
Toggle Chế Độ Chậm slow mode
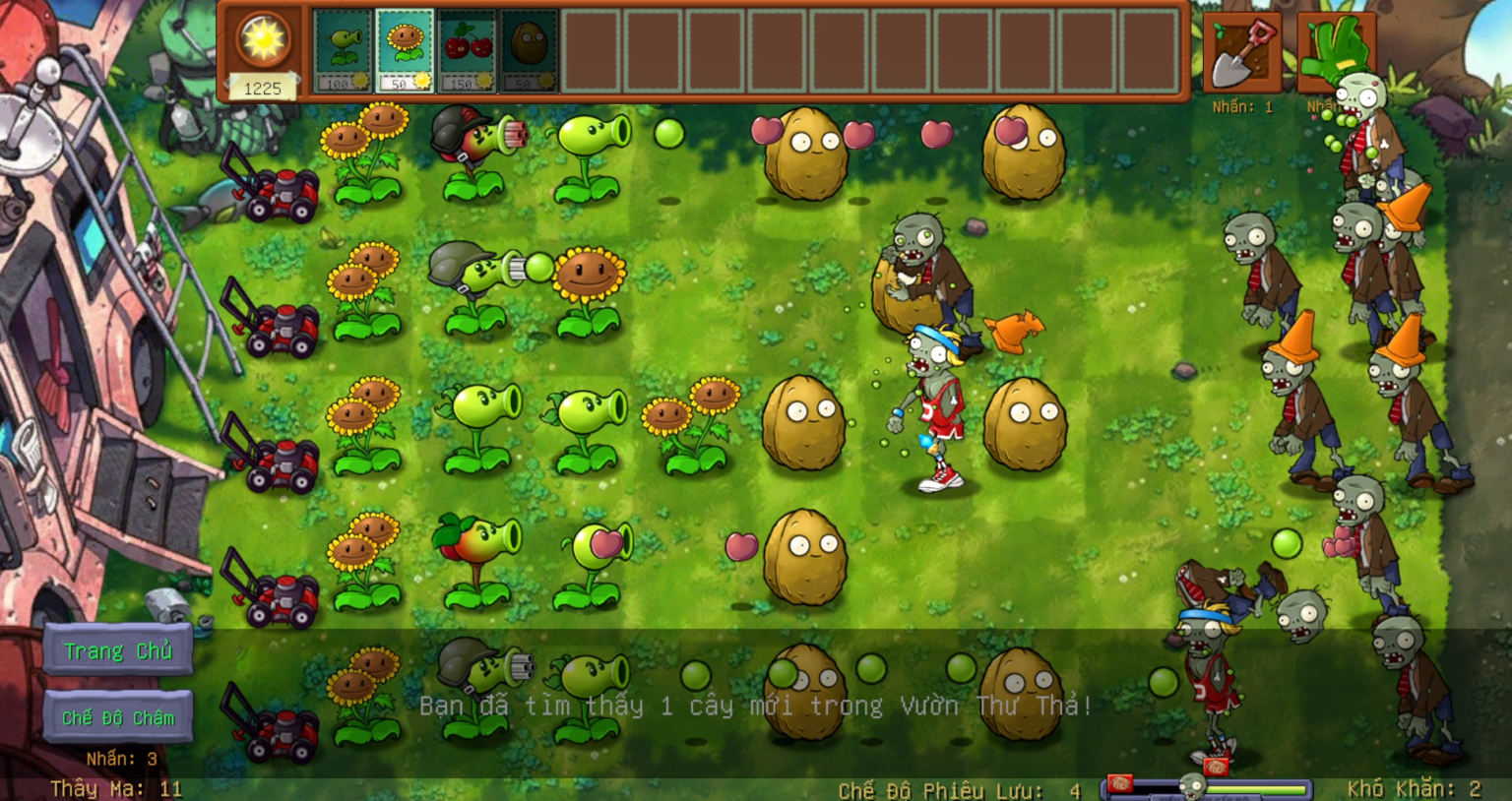119,715
